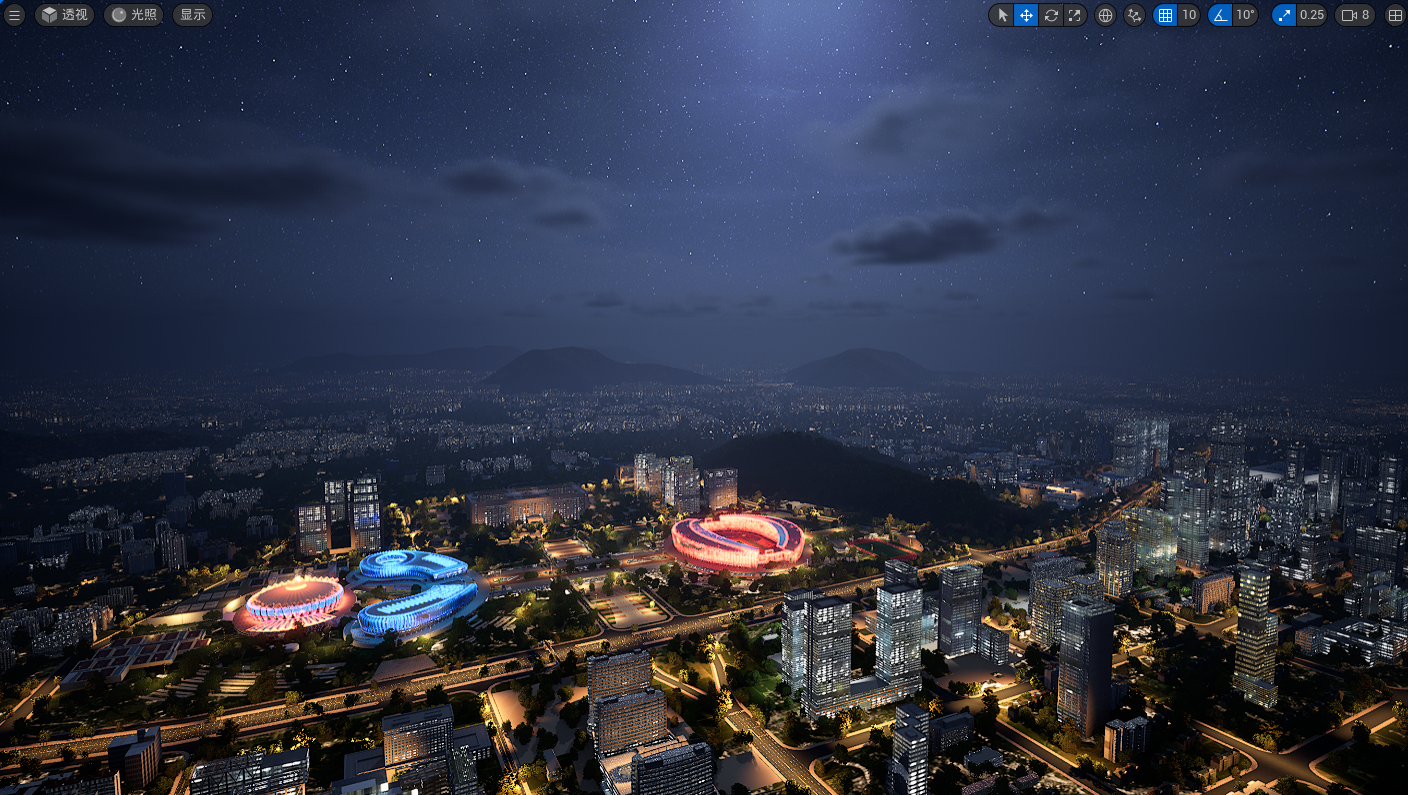Click the viewport layout grid button
The width and height of the screenshot is (1408, 795).
point(1395,15)
